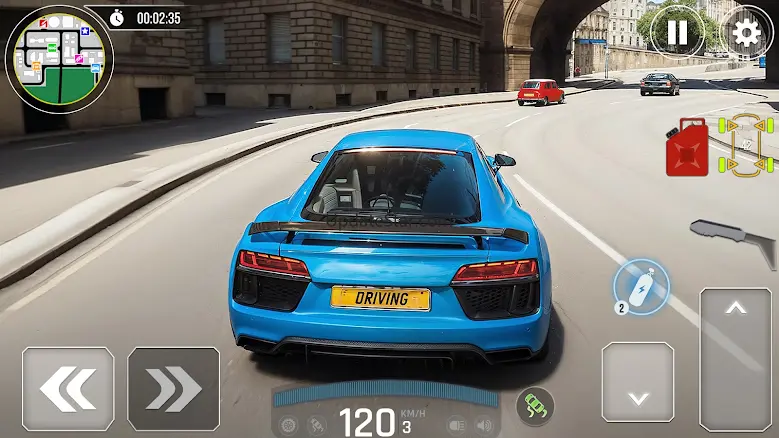
Task: Expand the city minimap
Action: [x=58, y=57]
